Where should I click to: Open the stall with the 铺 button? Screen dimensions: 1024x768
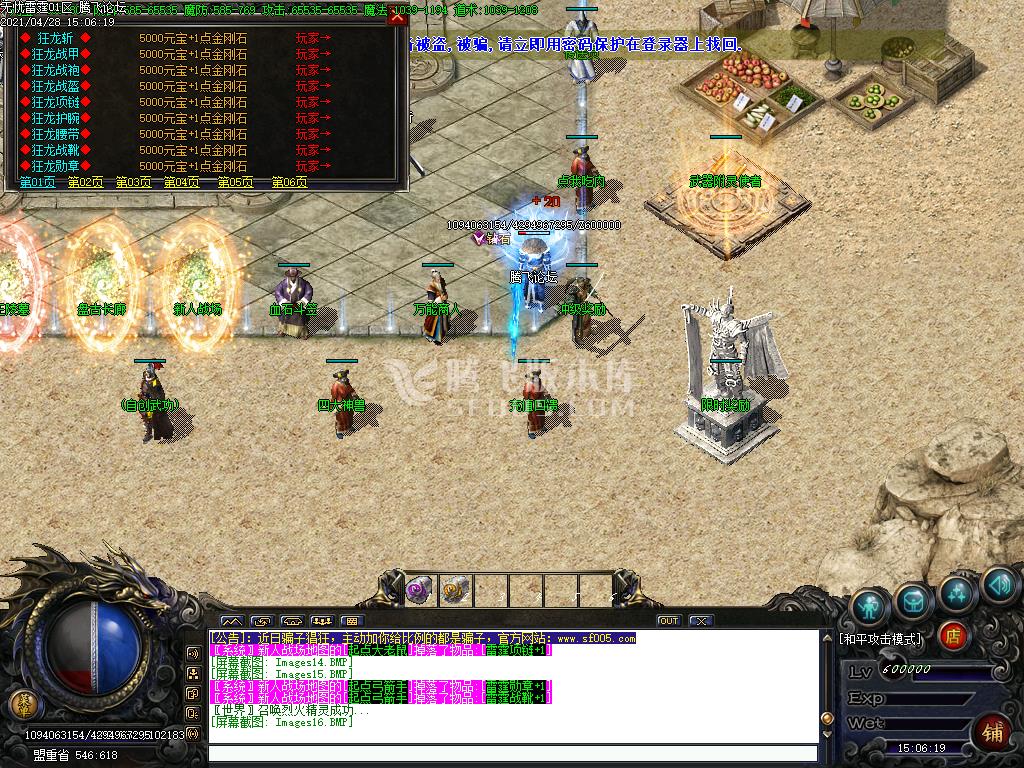[992, 732]
